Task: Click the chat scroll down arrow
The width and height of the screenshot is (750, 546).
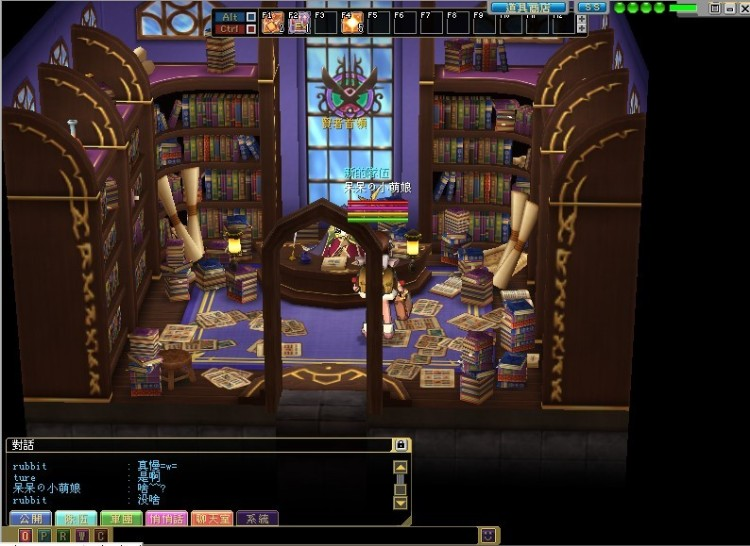Action: [x=400, y=502]
